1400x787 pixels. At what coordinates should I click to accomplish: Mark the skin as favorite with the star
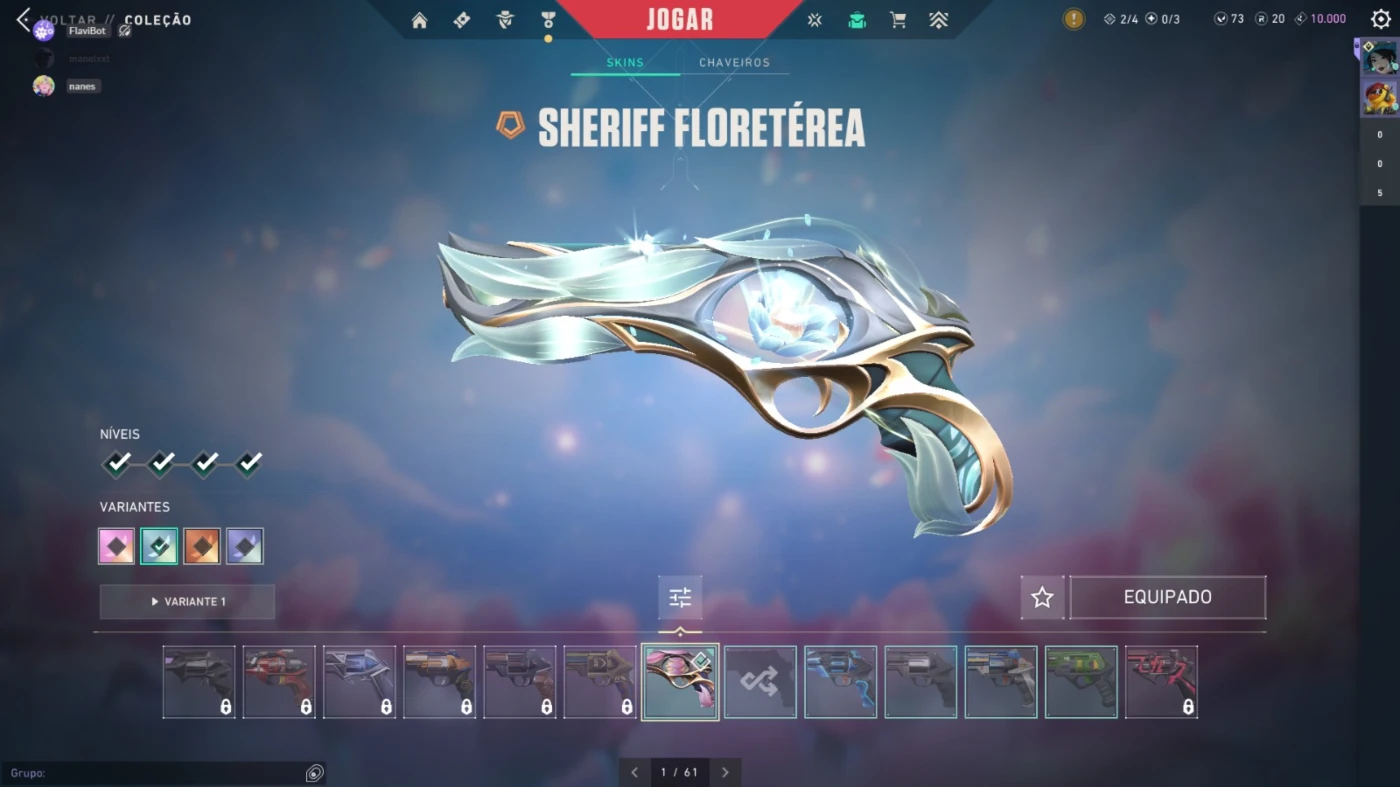(1042, 598)
